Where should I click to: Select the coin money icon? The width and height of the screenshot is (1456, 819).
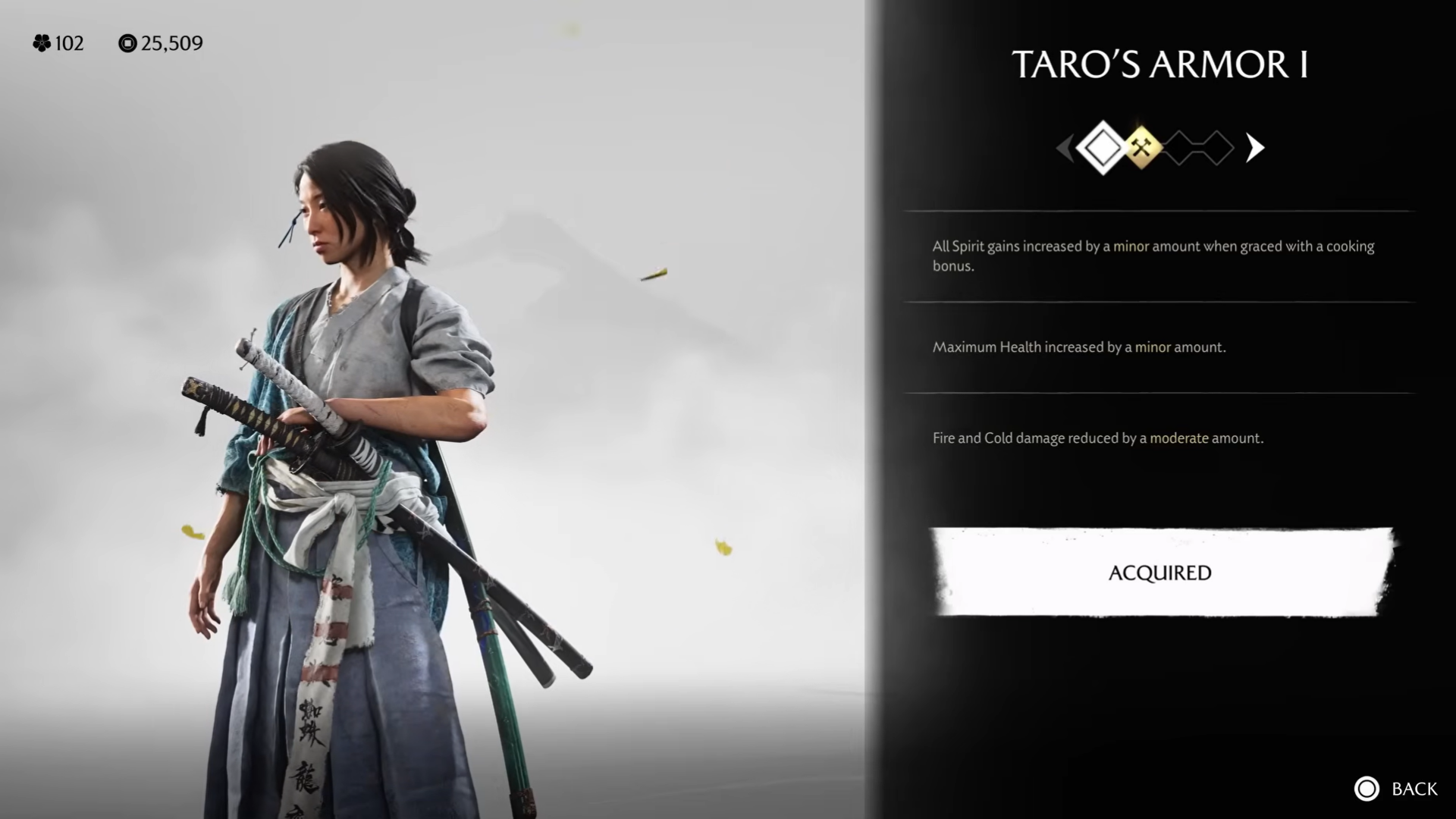pyautogui.click(x=127, y=43)
